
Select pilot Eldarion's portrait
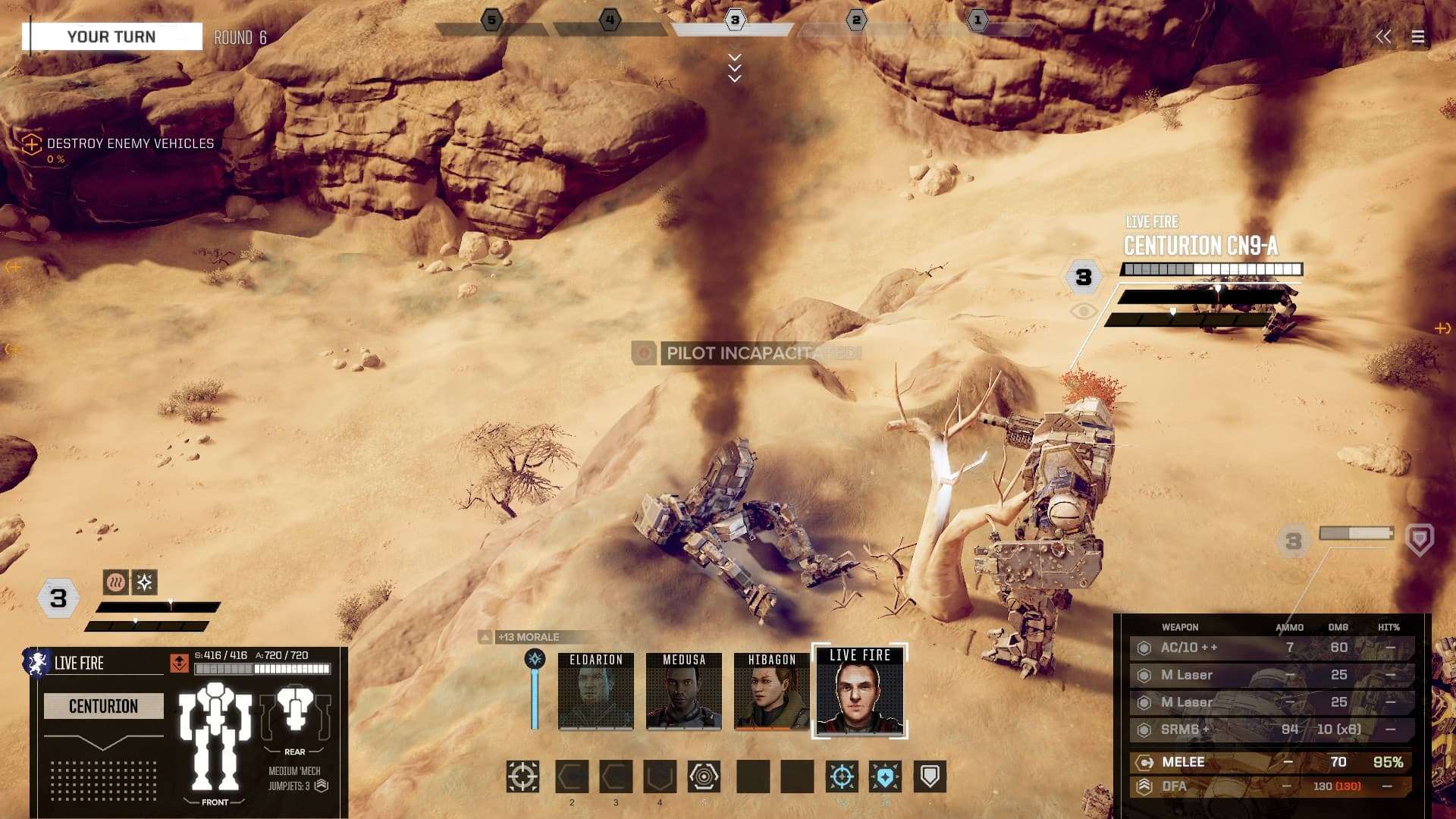pos(596,692)
